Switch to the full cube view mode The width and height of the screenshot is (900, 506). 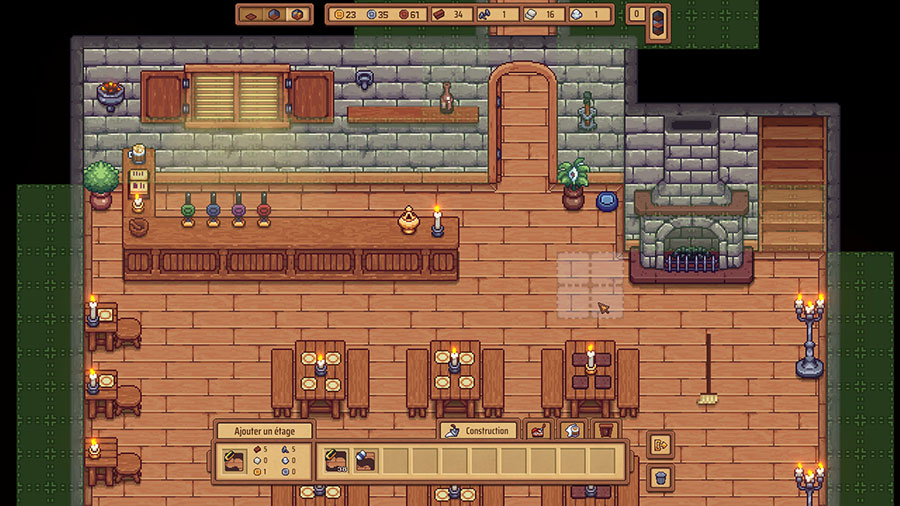coord(297,15)
